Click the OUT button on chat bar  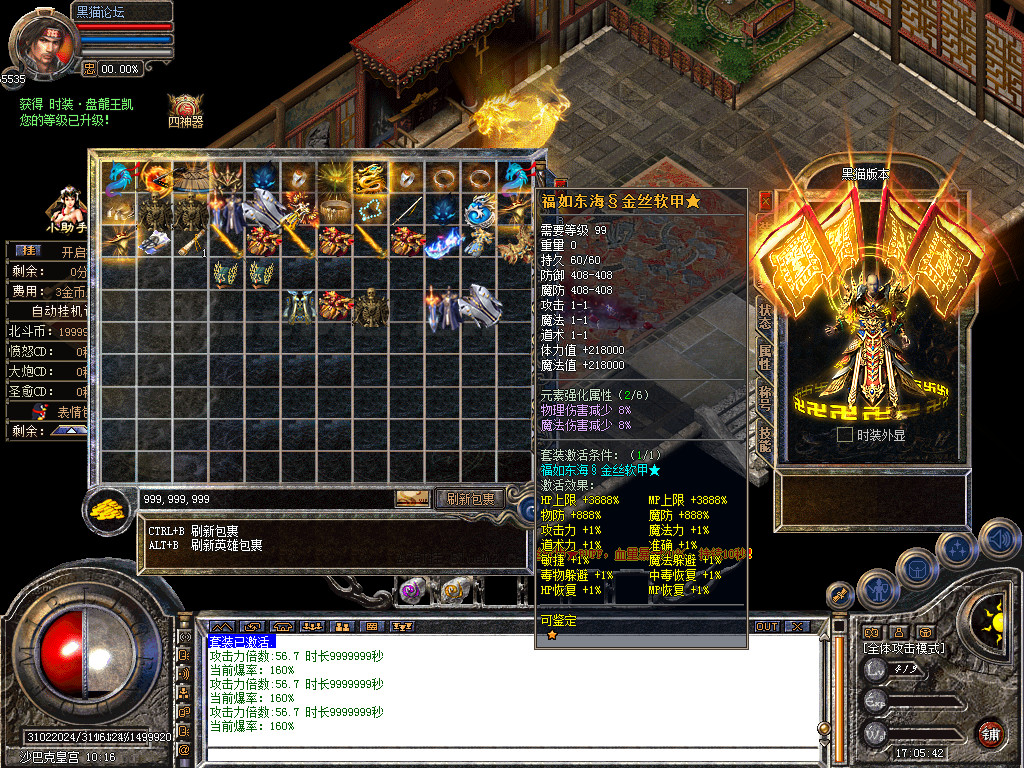(x=766, y=627)
